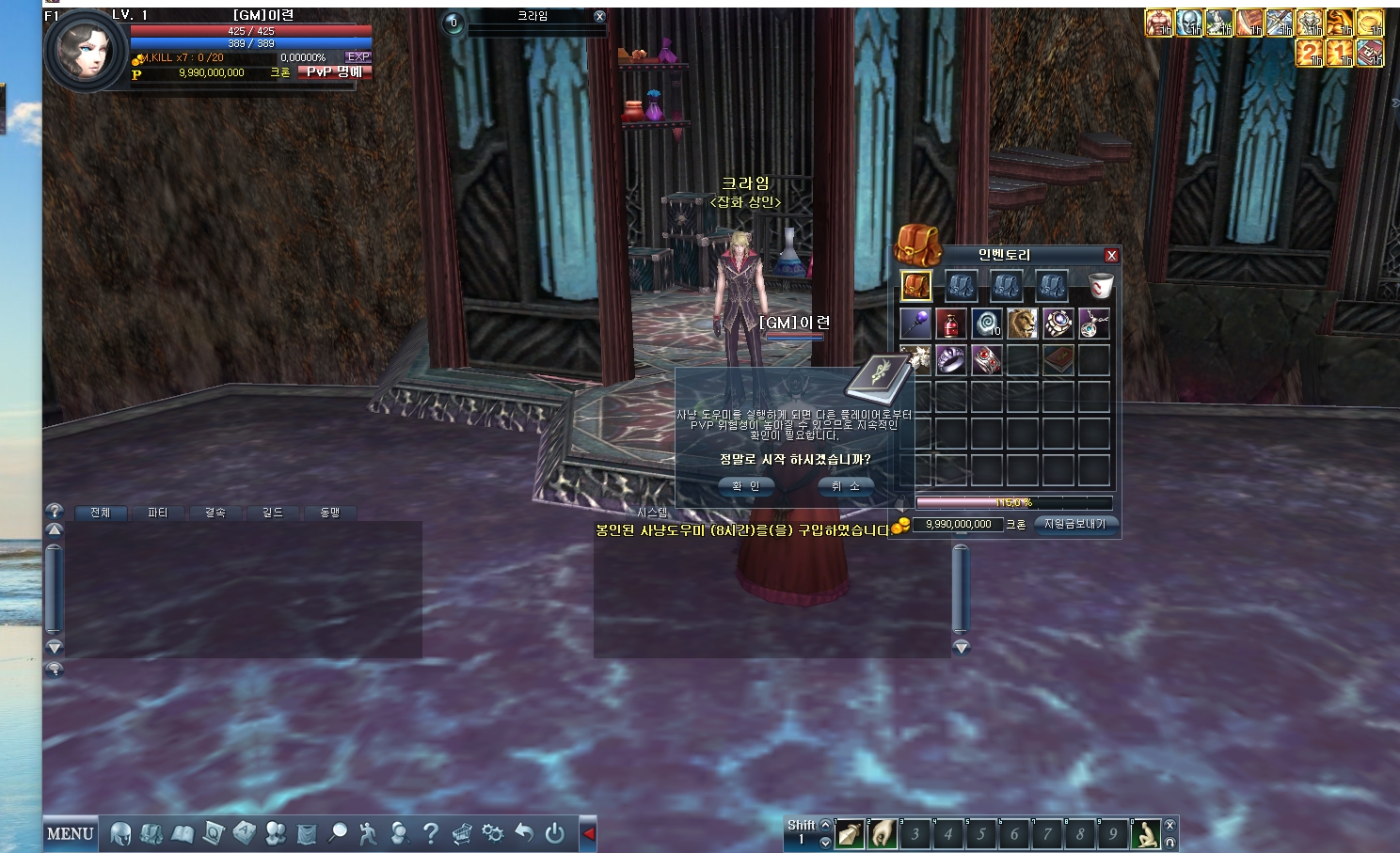
Task: Click the 지원금보내기 button in inventory
Action: 1075,525
